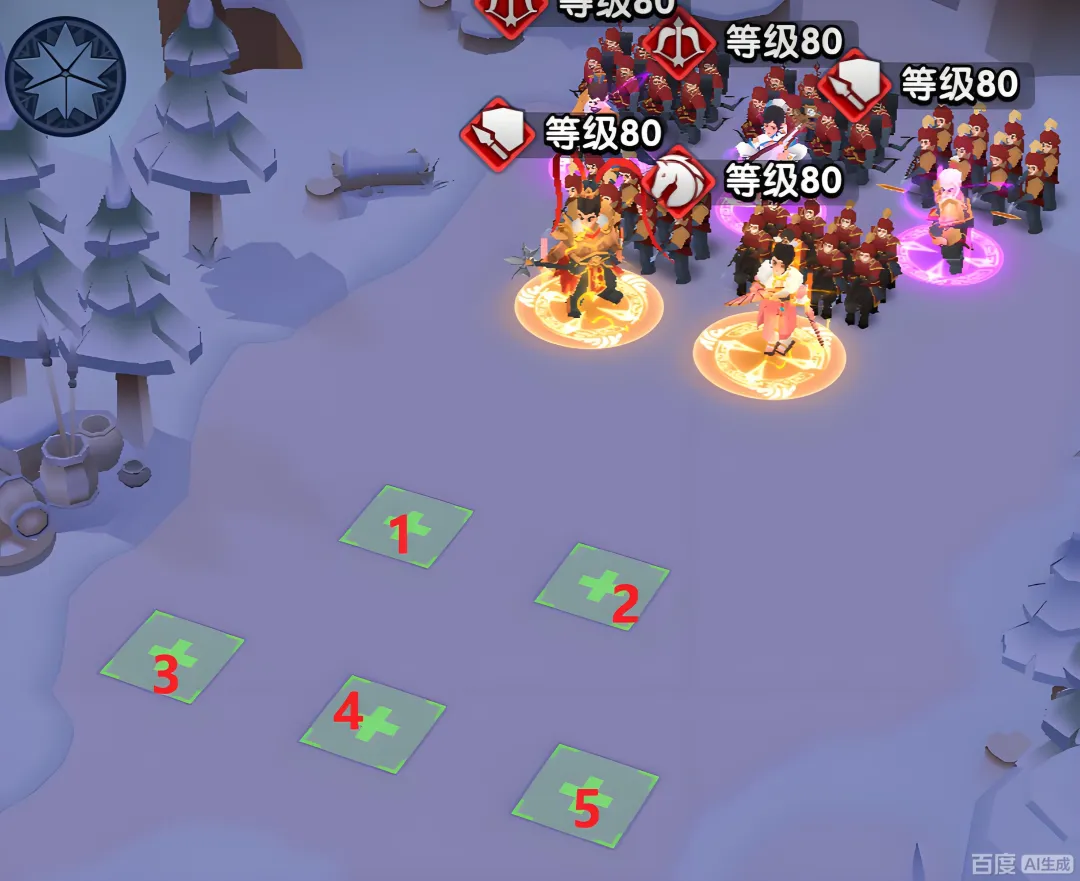
Task: Pick deployment tile number 4
Action: click(x=372, y=723)
